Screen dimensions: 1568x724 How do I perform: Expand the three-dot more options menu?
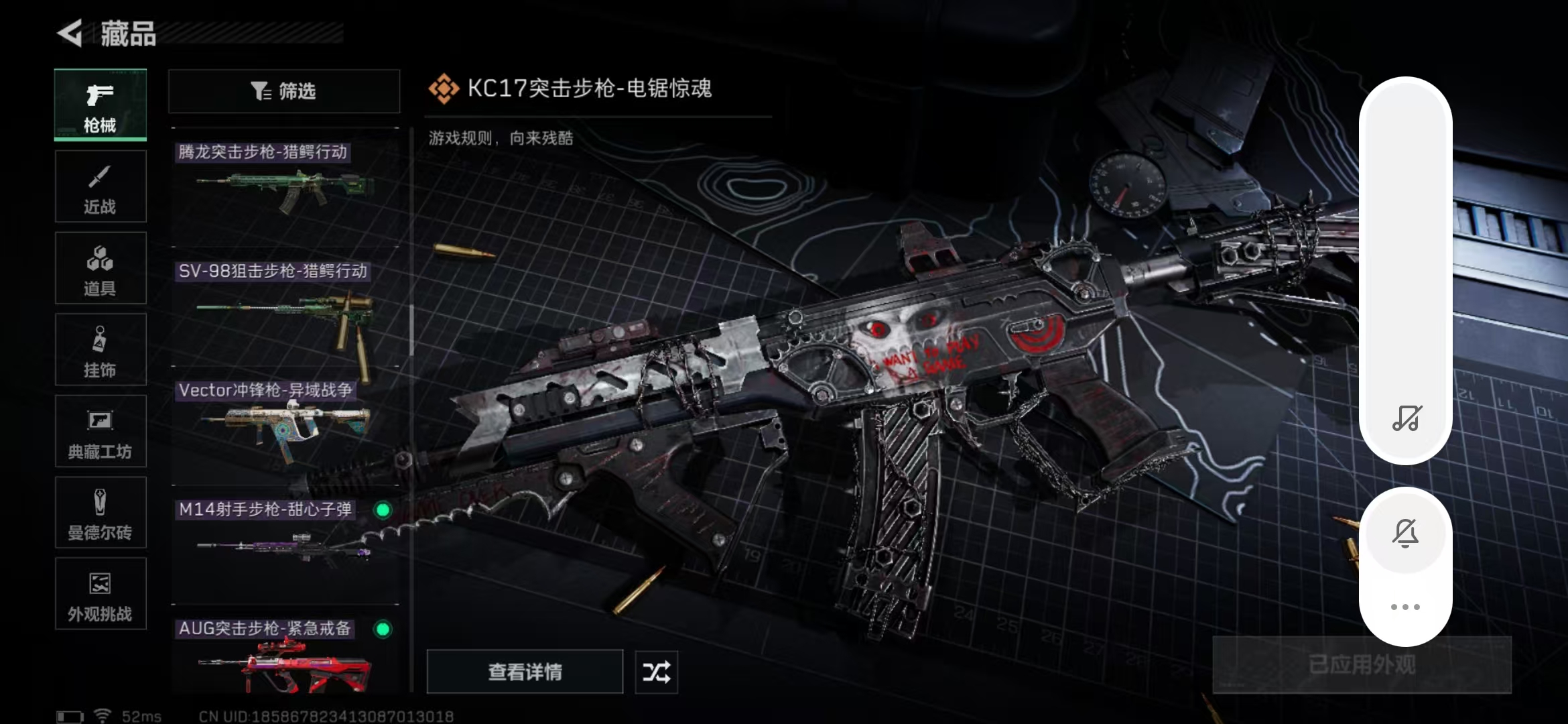pos(1407,605)
